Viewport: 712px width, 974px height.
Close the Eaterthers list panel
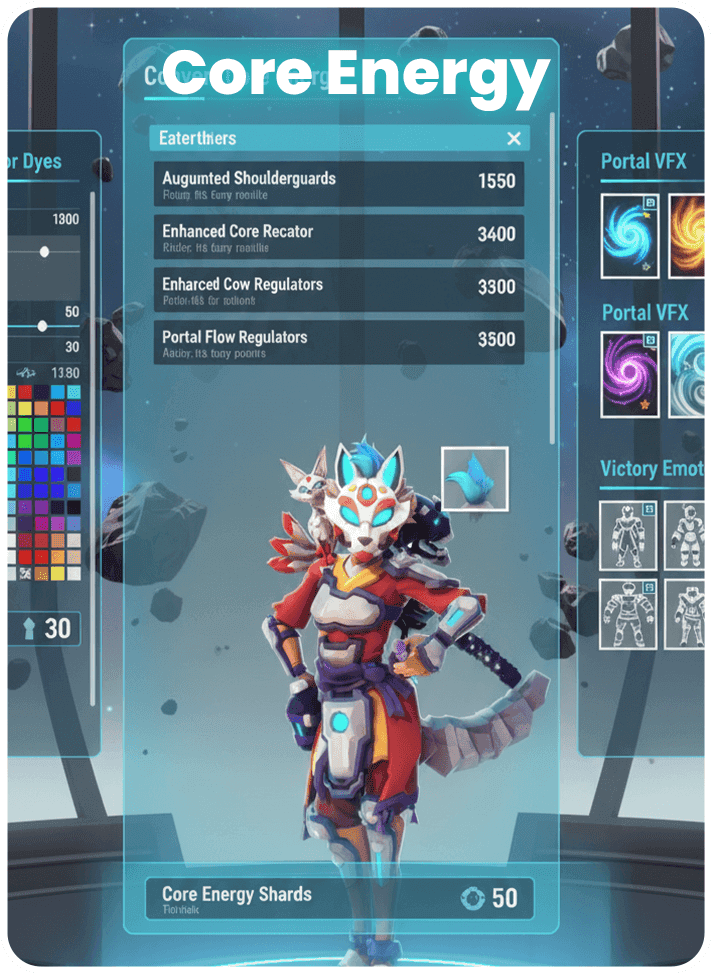(x=514, y=139)
